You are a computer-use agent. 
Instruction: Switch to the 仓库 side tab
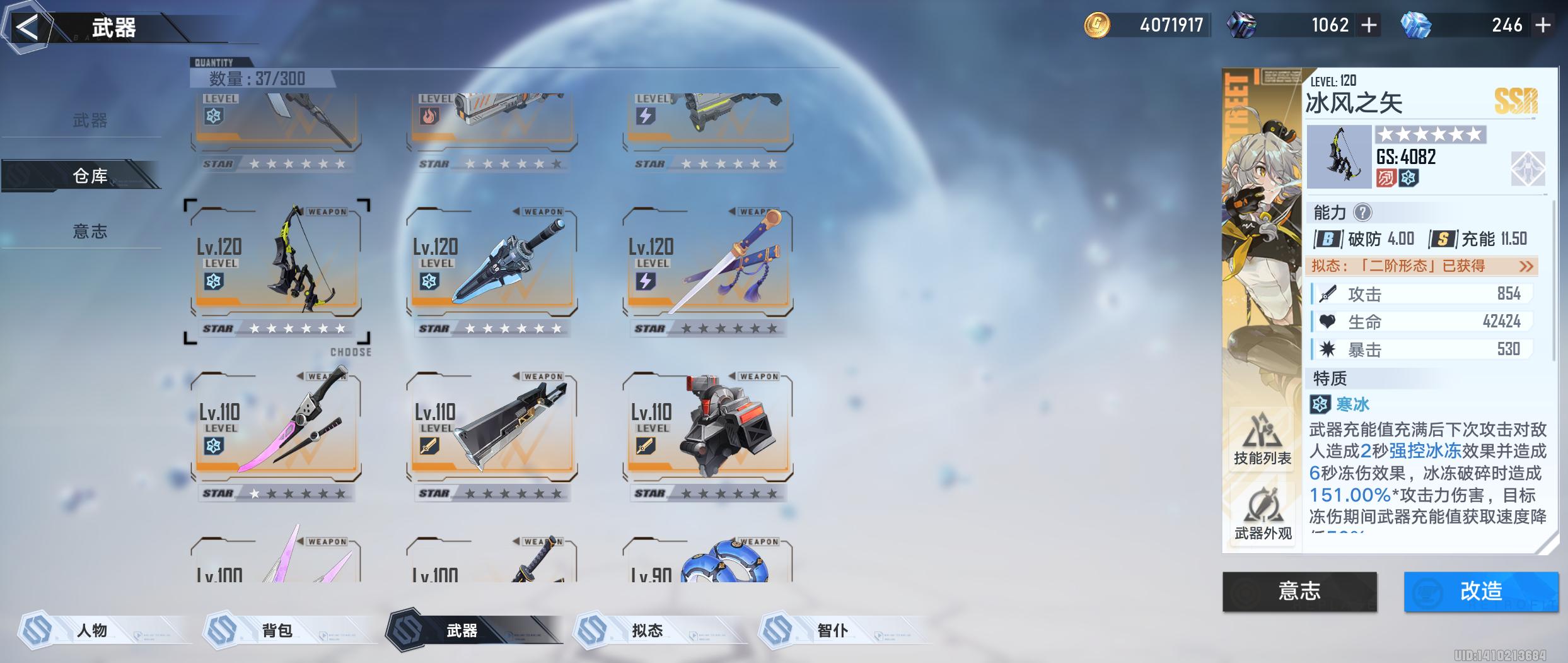click(x=90, y=176)
